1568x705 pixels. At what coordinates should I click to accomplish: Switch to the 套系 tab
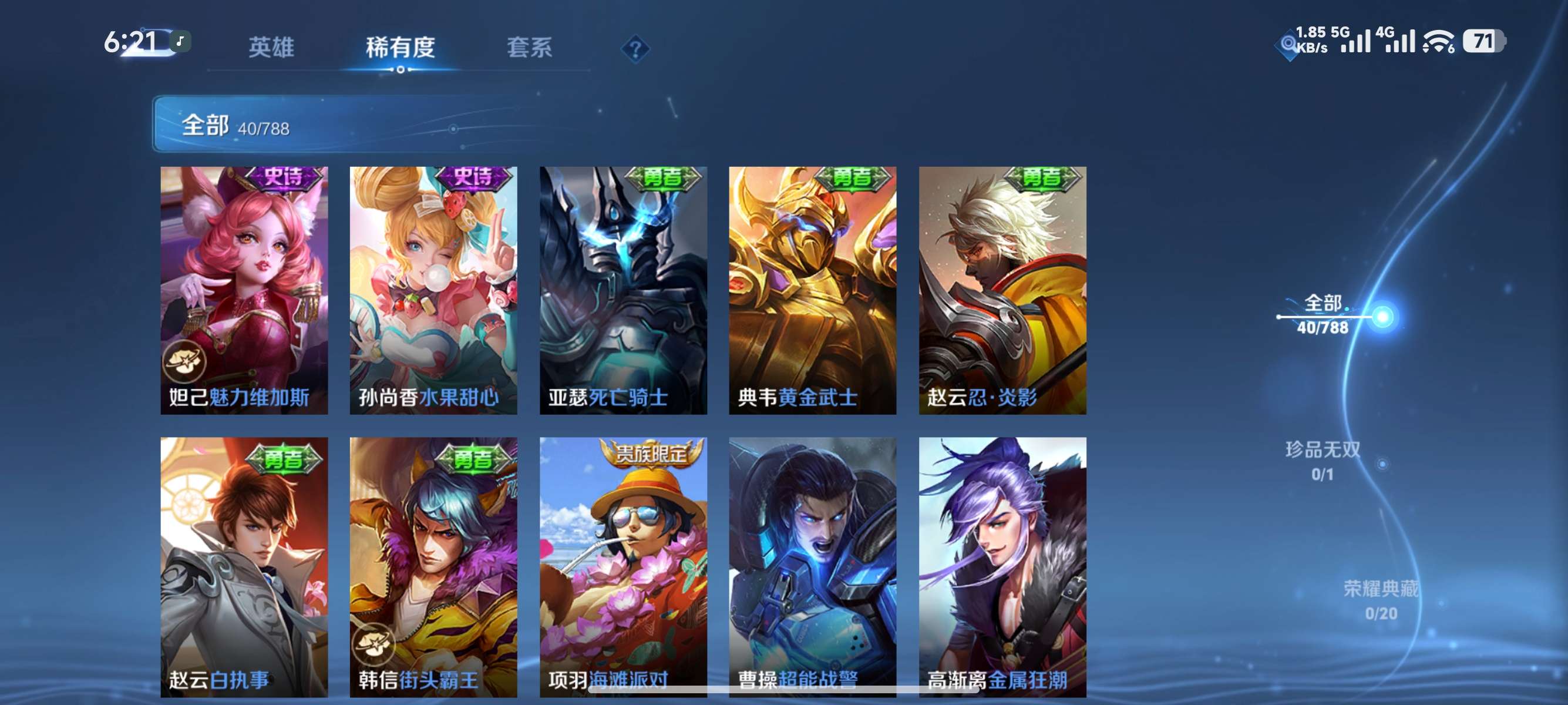tap(531, 48)
